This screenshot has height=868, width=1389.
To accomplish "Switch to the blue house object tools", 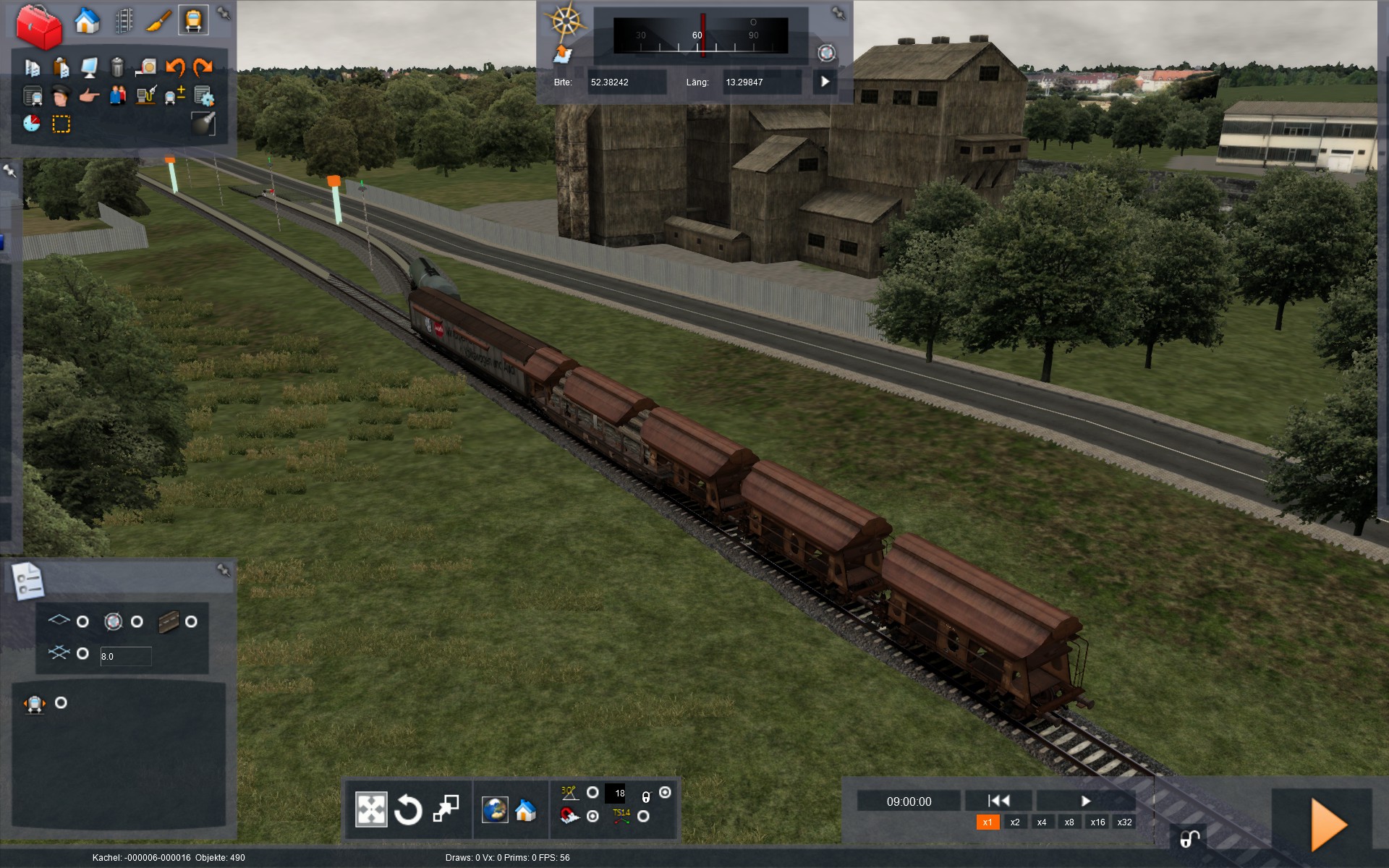I will [x=87, y=20].
